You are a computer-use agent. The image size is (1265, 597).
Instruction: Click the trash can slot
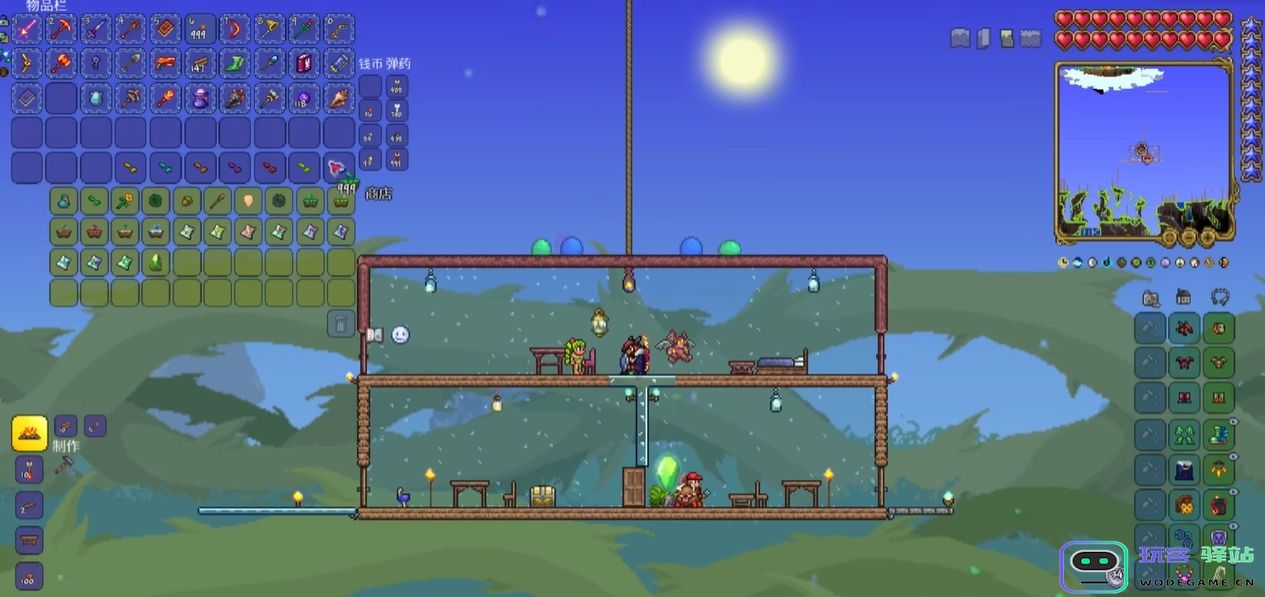[x=341, y=323]
